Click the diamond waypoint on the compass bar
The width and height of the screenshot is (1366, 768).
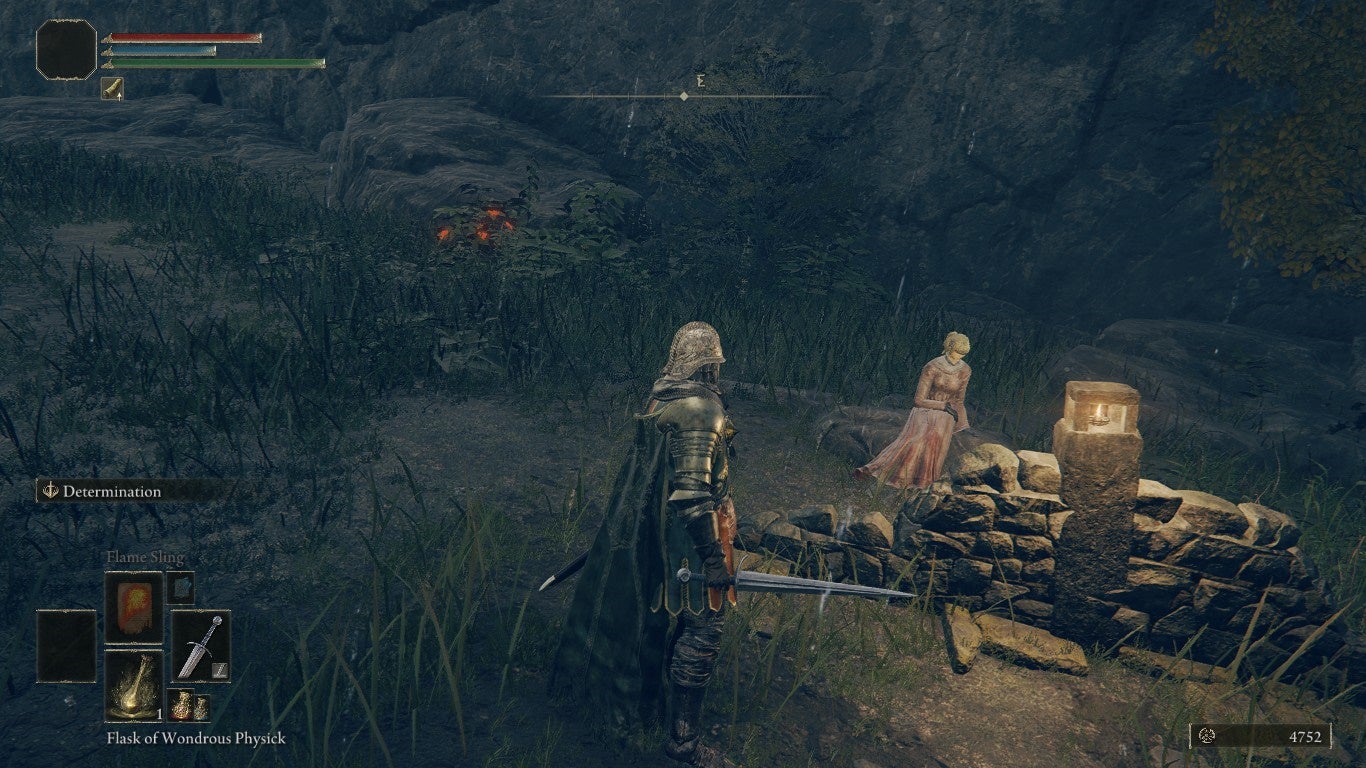click(682, 96)
